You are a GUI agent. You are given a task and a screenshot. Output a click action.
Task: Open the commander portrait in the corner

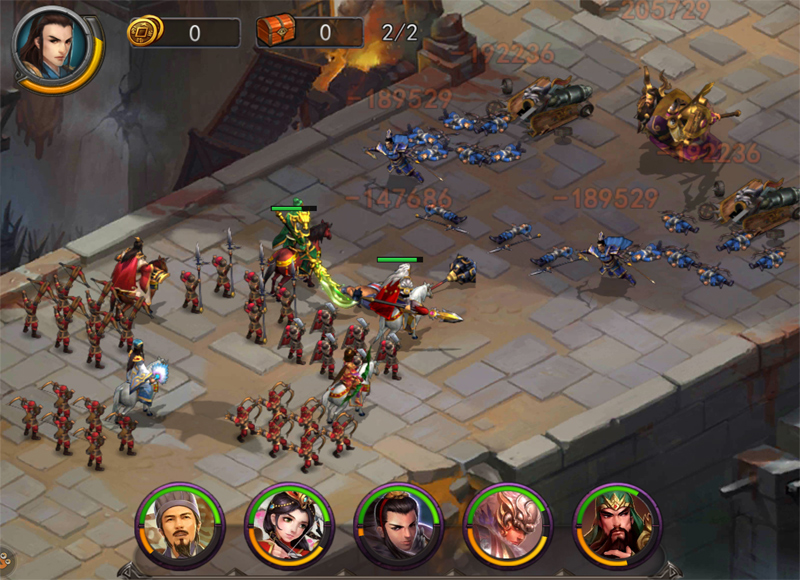pyautogui.click(x=52, y=47)
